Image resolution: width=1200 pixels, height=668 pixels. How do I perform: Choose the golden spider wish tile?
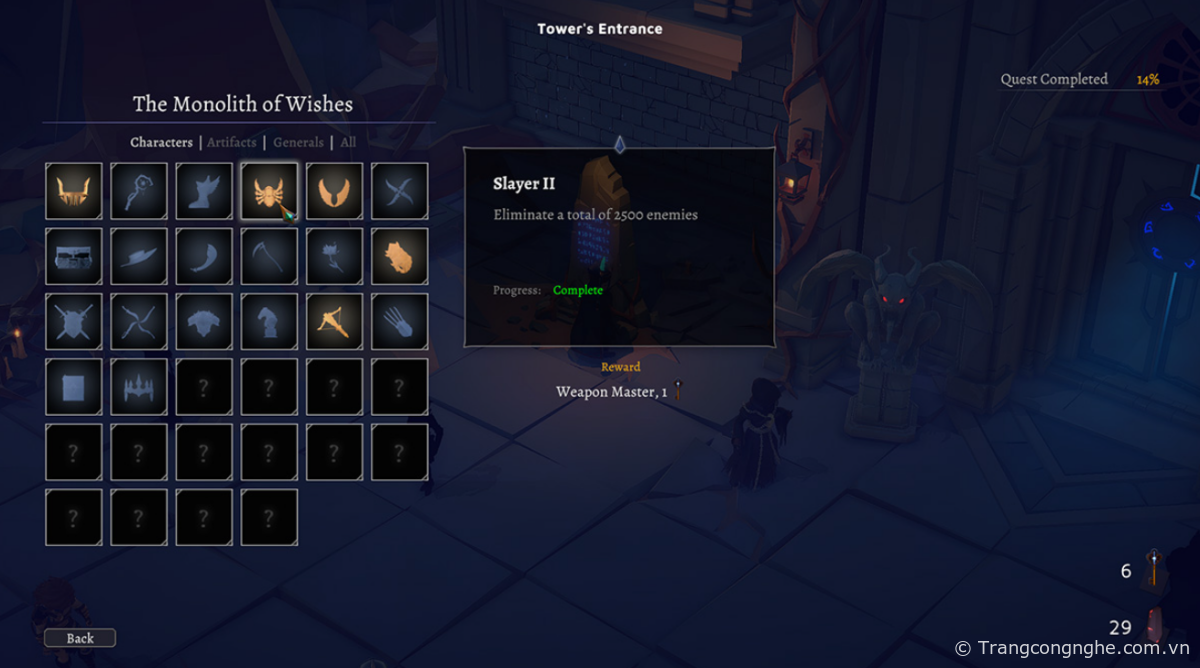point(269,191)
